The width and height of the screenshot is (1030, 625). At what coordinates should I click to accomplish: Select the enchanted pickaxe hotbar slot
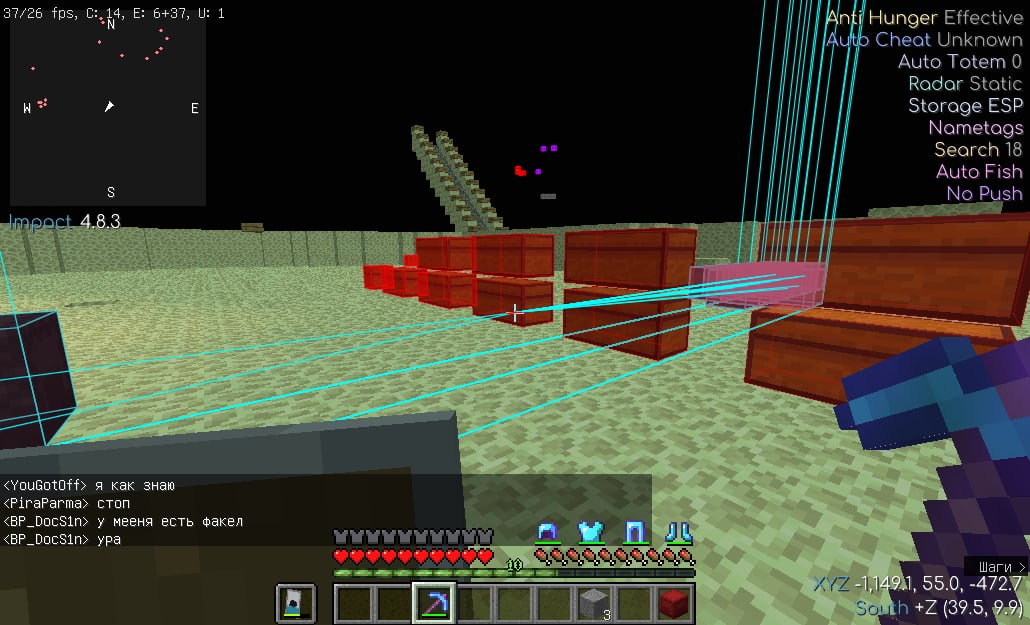click(x=434, y=603)
